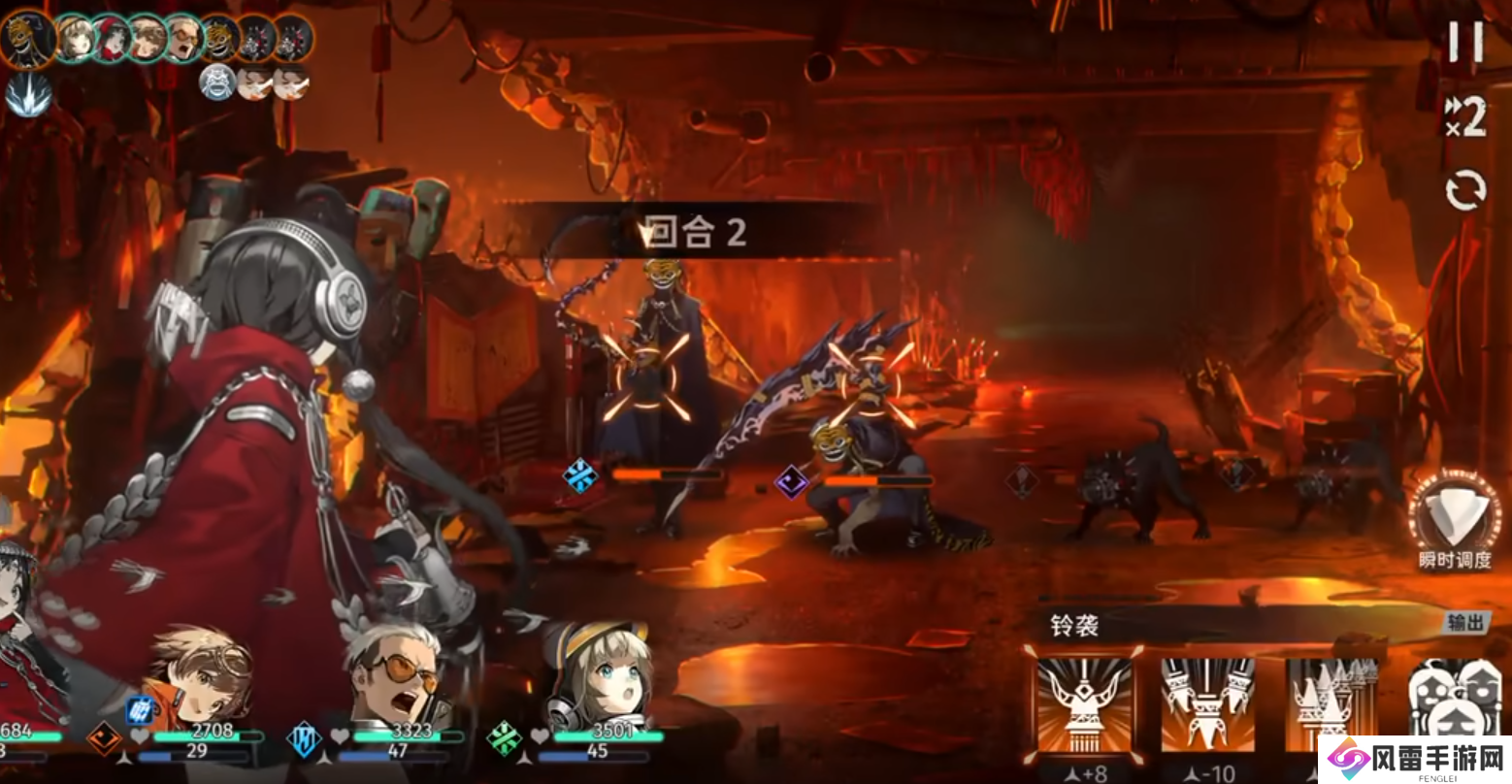Click the red-hooded girl in turn order
The image size is (1512, 784).
[112, 38]
